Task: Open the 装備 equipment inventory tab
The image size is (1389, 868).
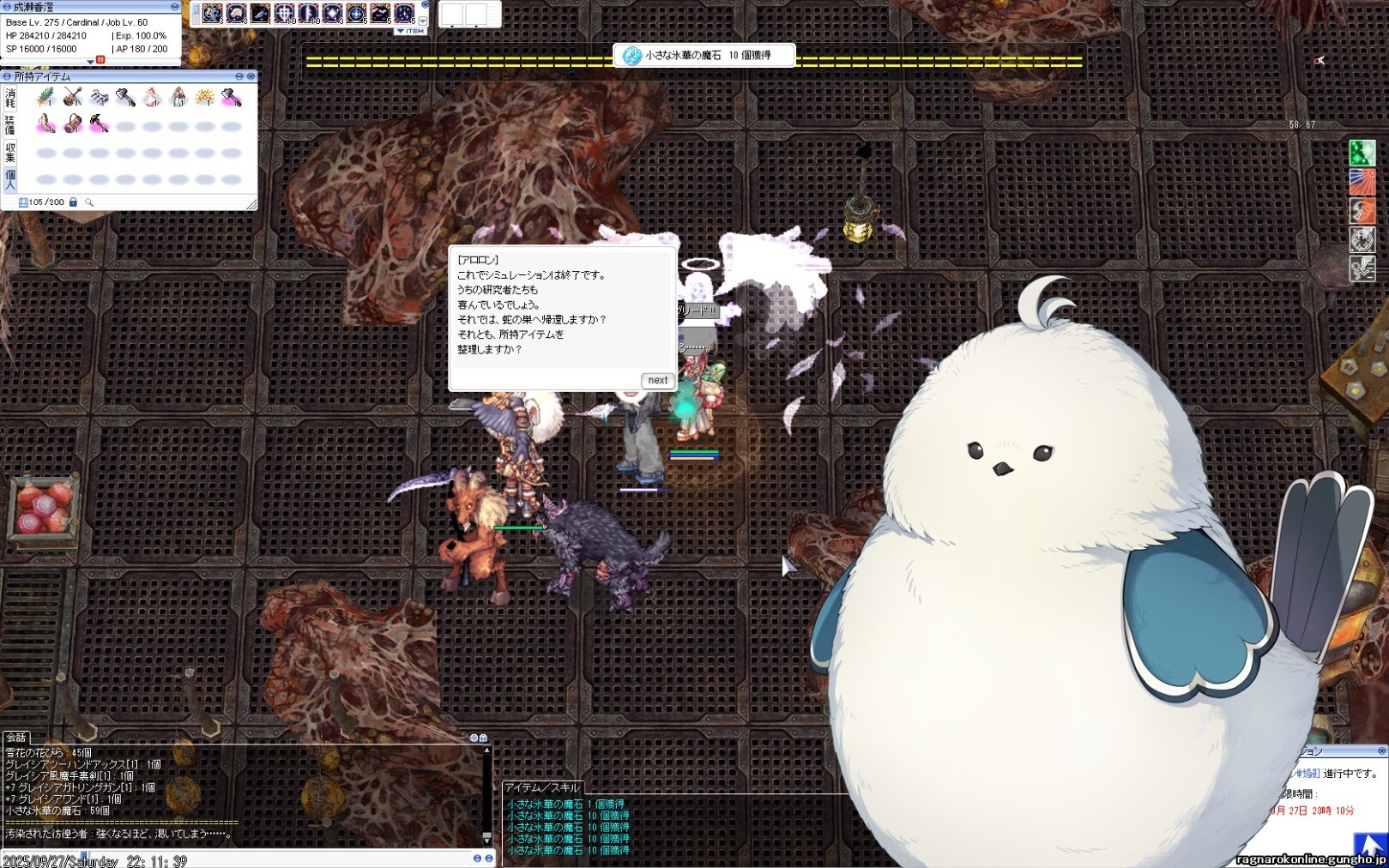Action: click(10, 125)
